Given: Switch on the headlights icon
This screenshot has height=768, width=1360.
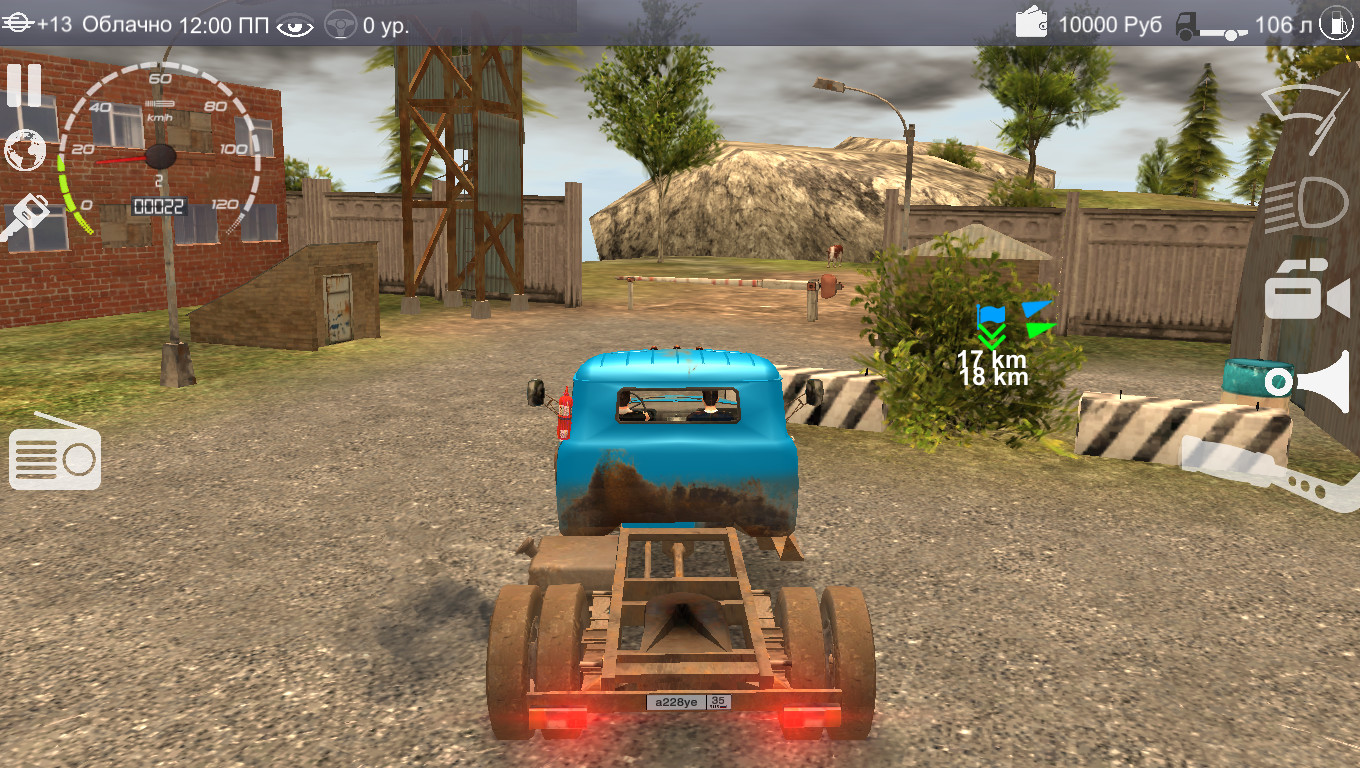Looking at the screenshot, I should coord(1306,205).
